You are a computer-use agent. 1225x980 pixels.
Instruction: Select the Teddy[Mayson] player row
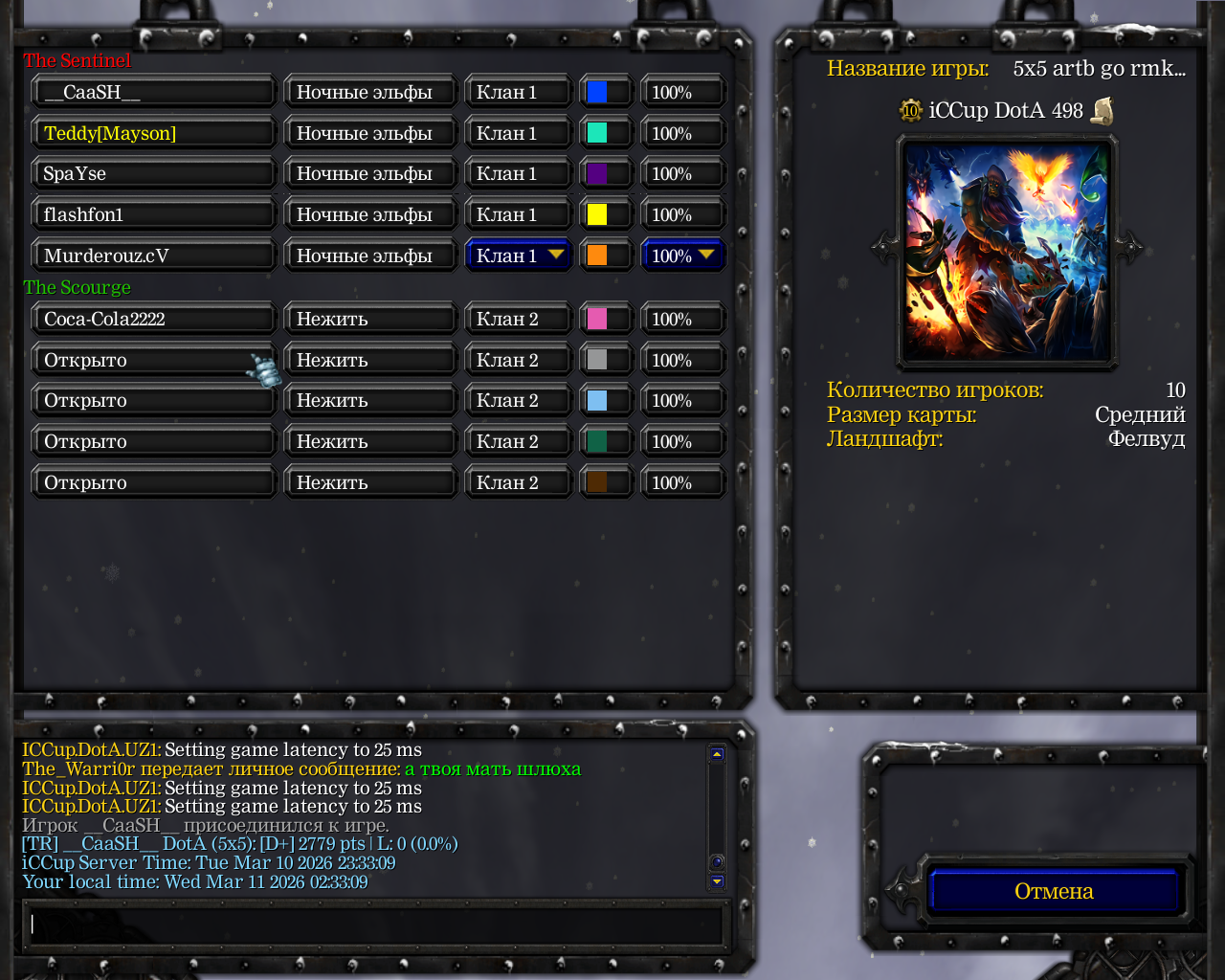[x=153, y=133]
